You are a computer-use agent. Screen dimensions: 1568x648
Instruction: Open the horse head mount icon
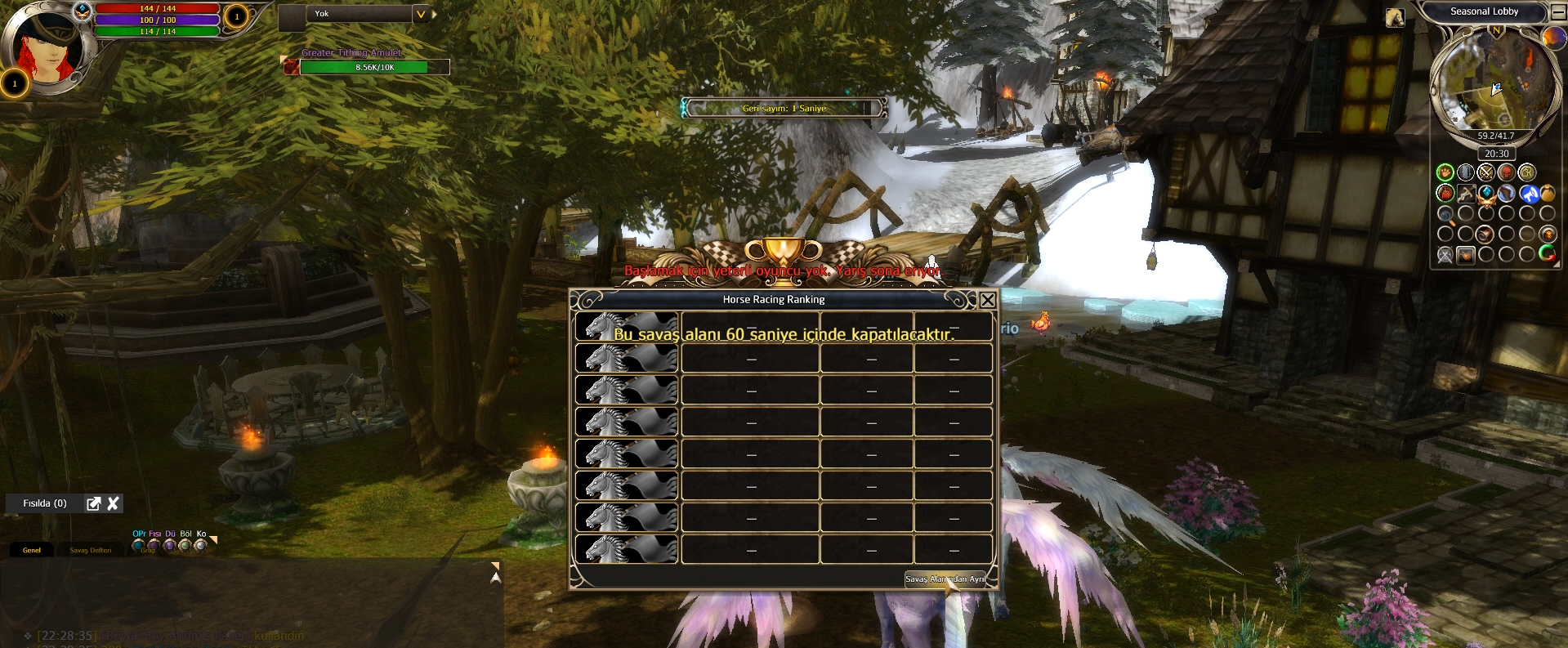click(x=1395, y=17)
